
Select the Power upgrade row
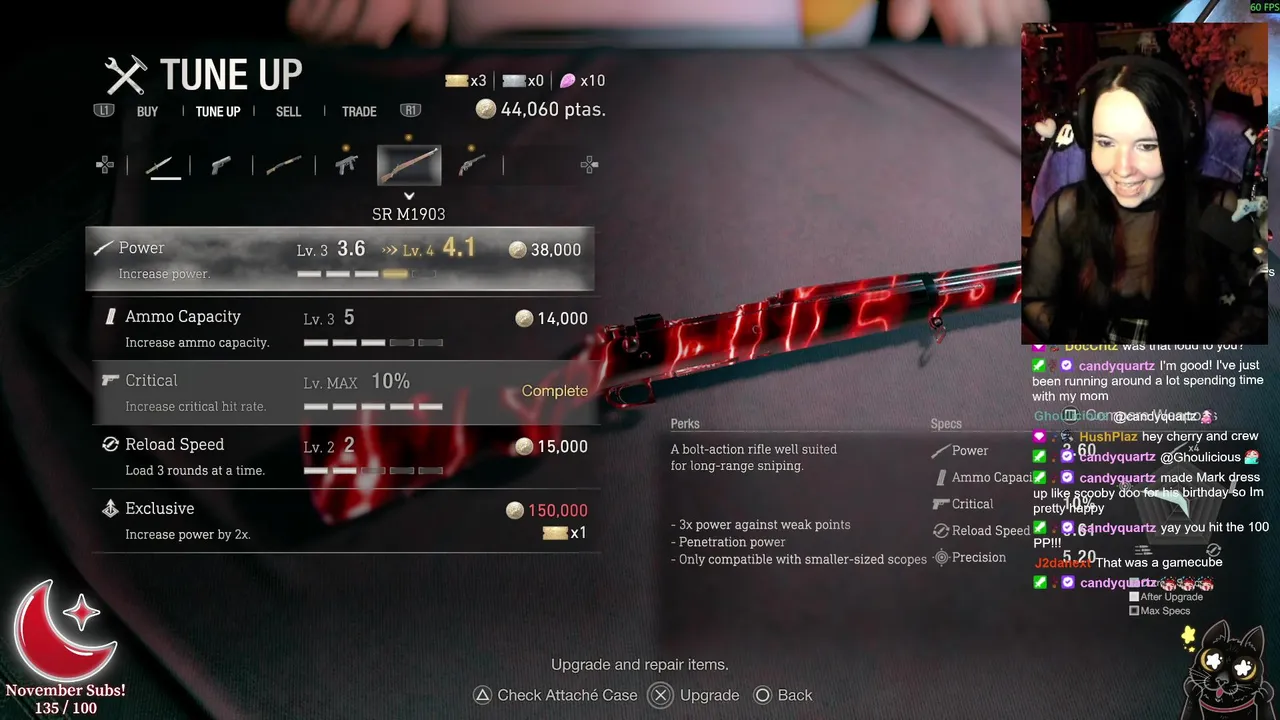(x=340, y=259)
